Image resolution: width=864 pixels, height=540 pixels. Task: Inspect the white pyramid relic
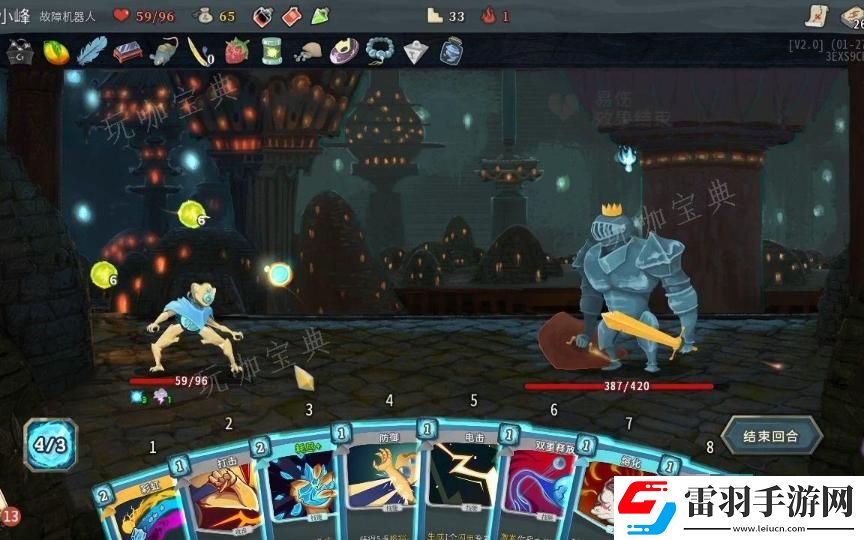tap(415, 51)
